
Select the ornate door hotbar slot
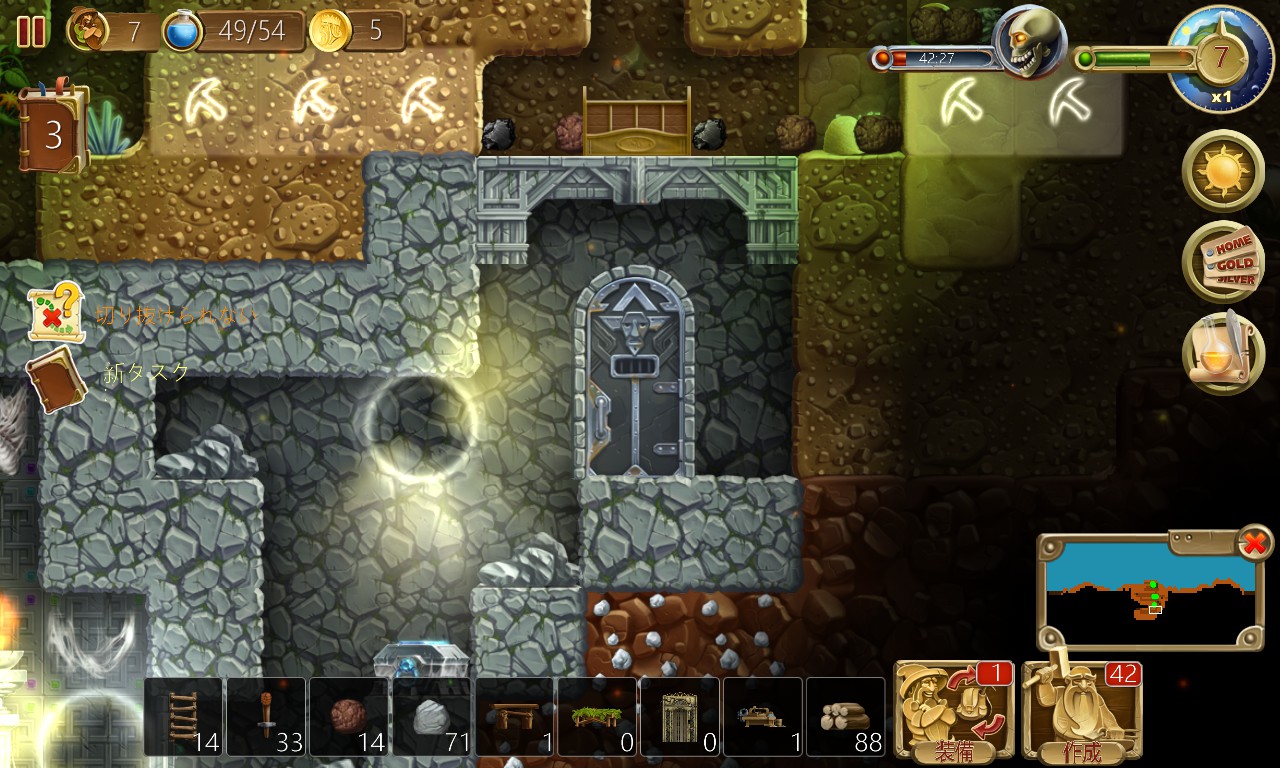[680, 716]
